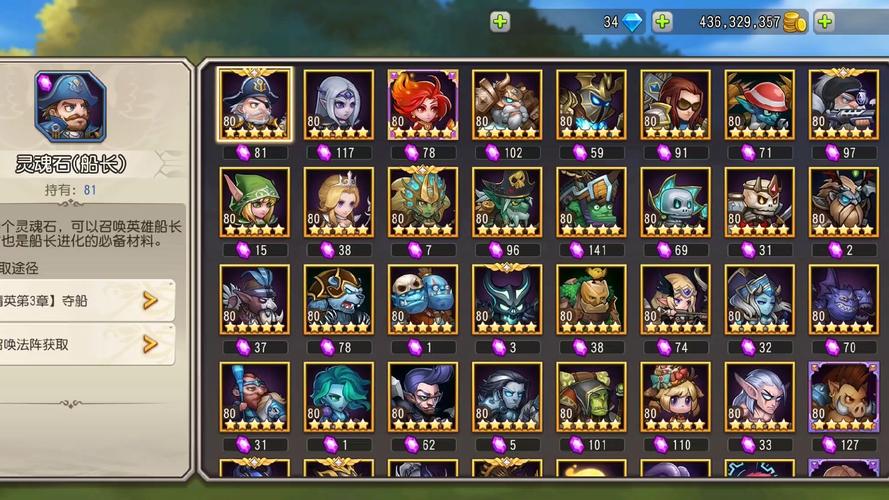Select the pirate captain soul stone tile
Viewport: 889px width, 500px height.
click(254, 104)
